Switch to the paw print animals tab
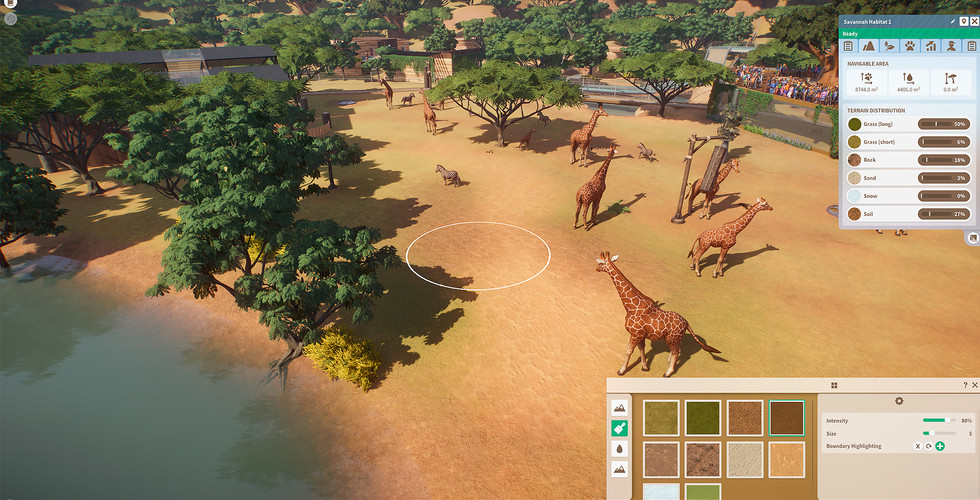Screen dimensions: 980x500 coord(910,45)
